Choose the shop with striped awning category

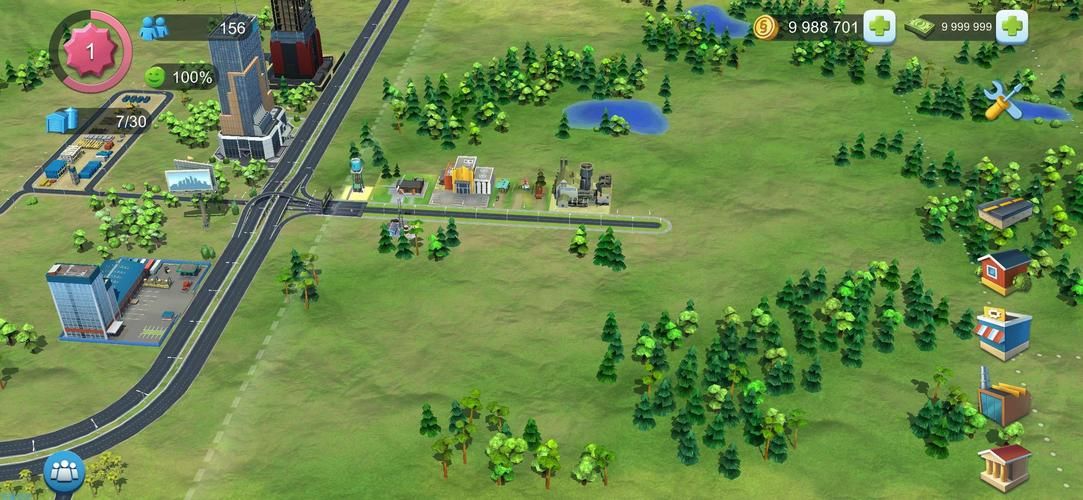pyautogui.click(x=1004, y=333)
